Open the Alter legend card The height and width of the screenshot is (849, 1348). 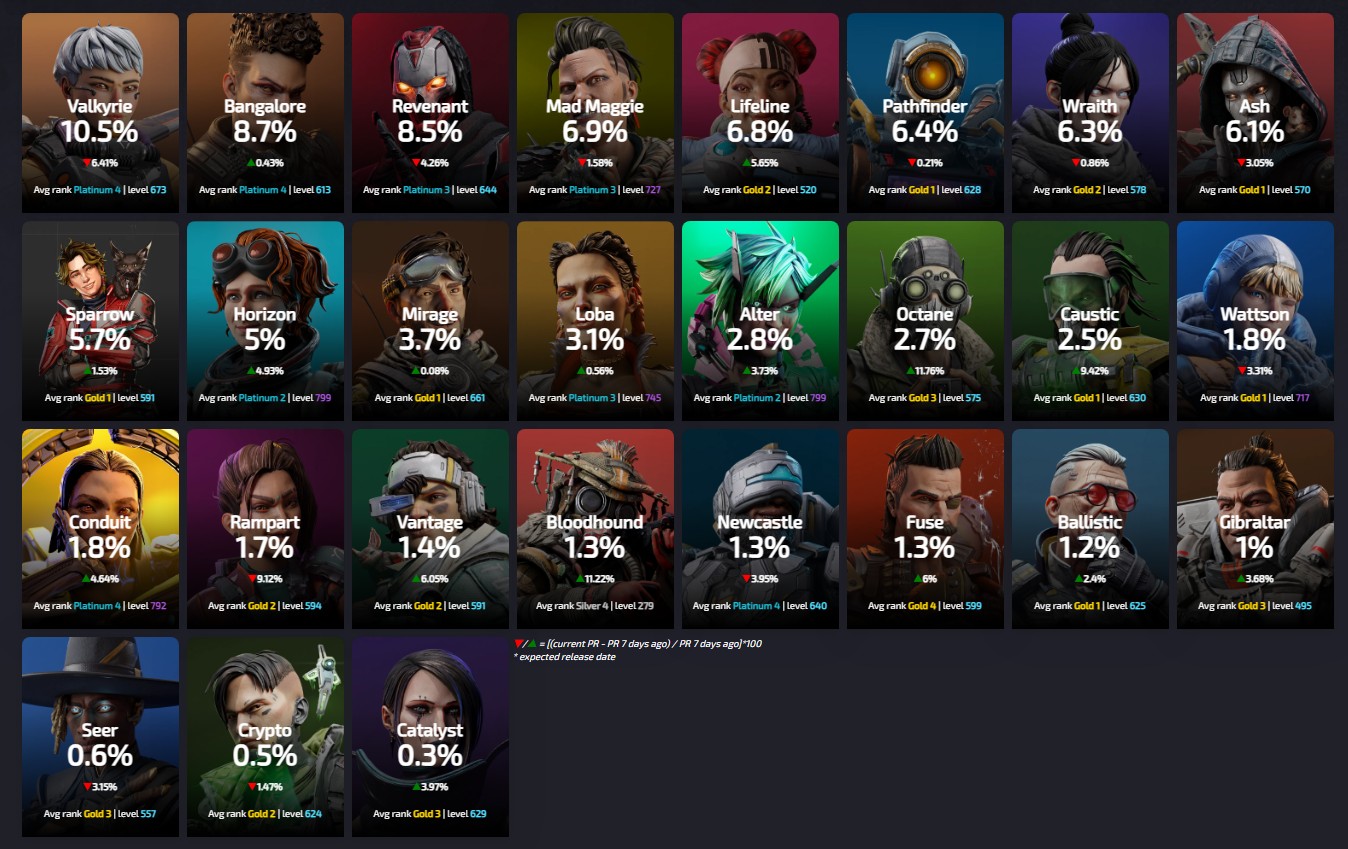pos(760,321)
